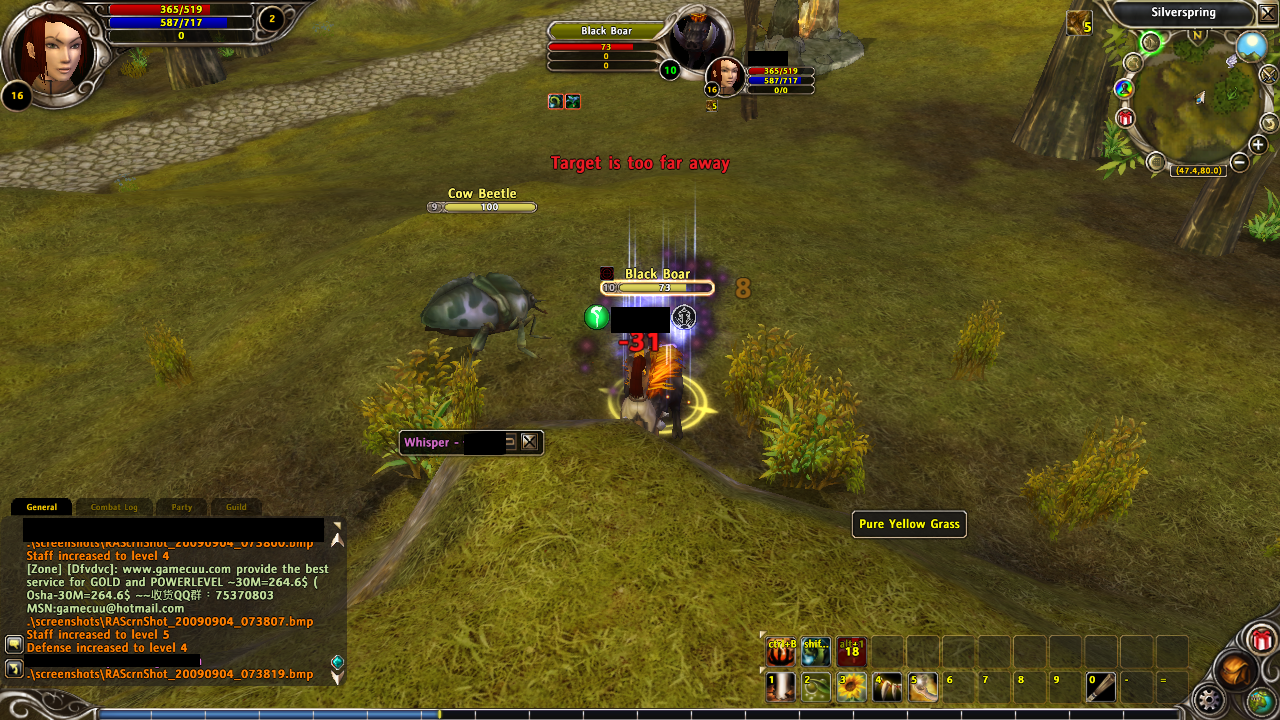Open the backpack bag button
This screenshot has width=1280, height=720.
click(x=1236, y=670)
